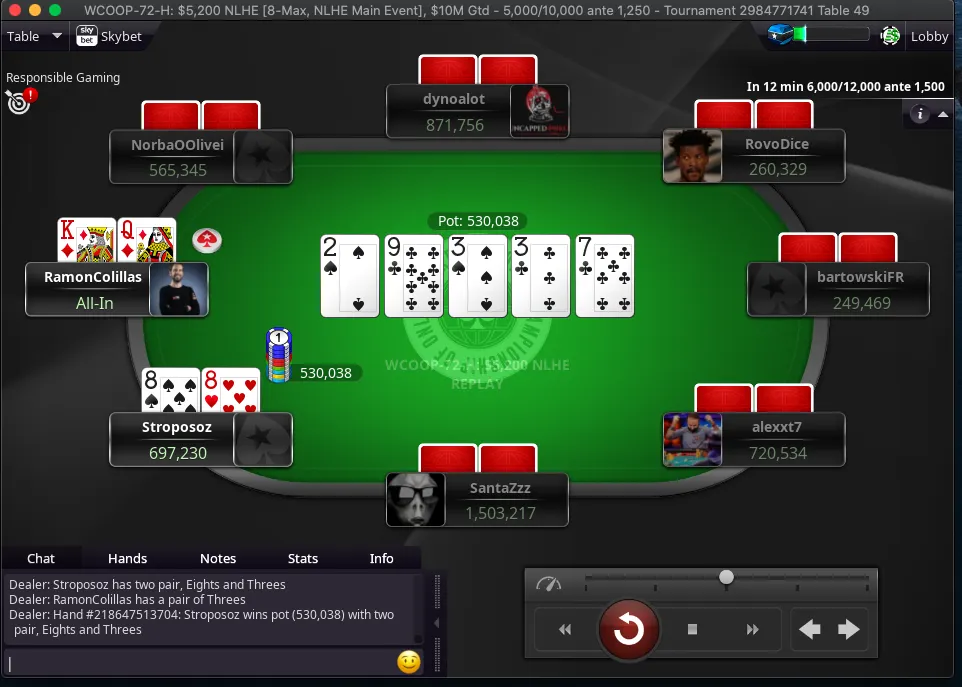
Task: Expand the tournament info panel arrow
Action: [x=942, y=114]
